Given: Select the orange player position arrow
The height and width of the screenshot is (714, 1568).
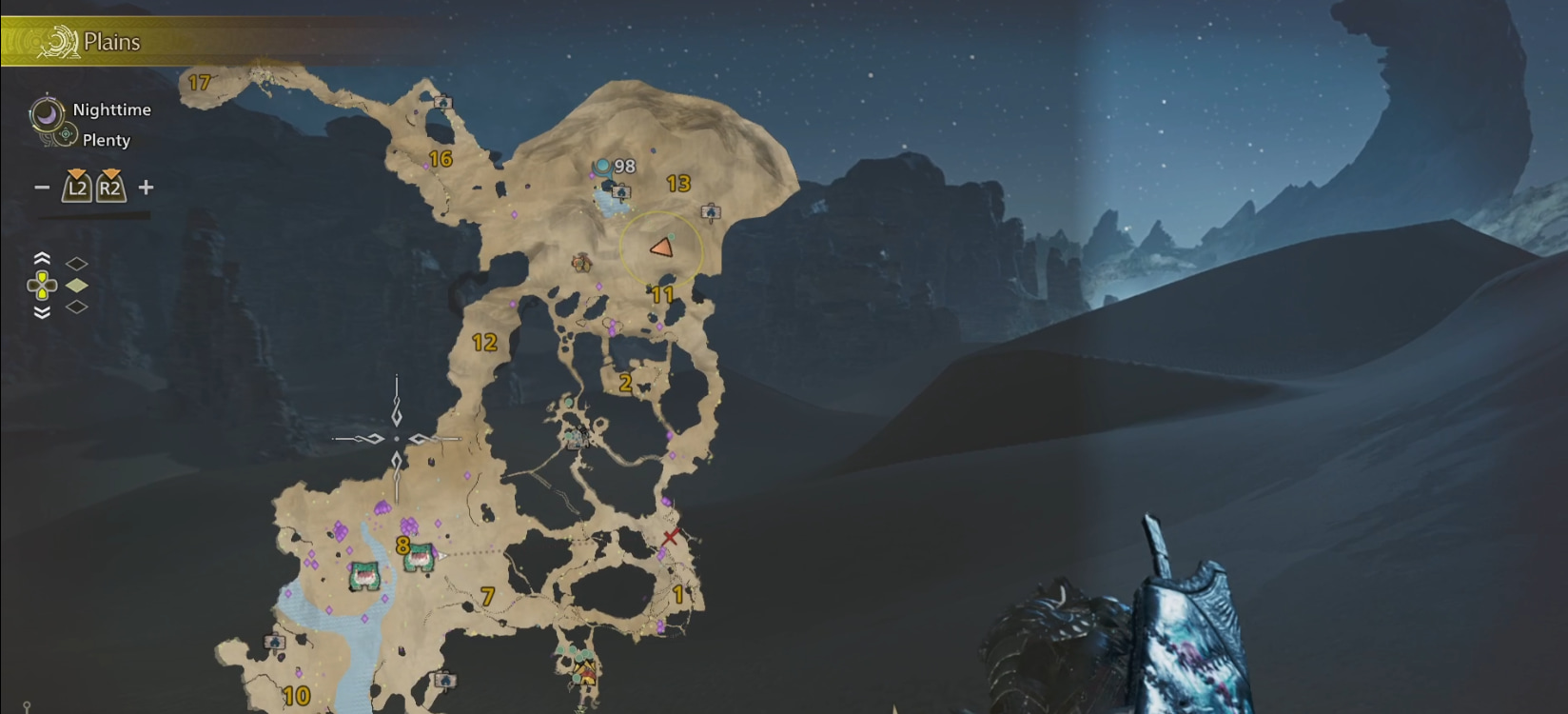Looking at the screenshot, I should pos(661,248).
